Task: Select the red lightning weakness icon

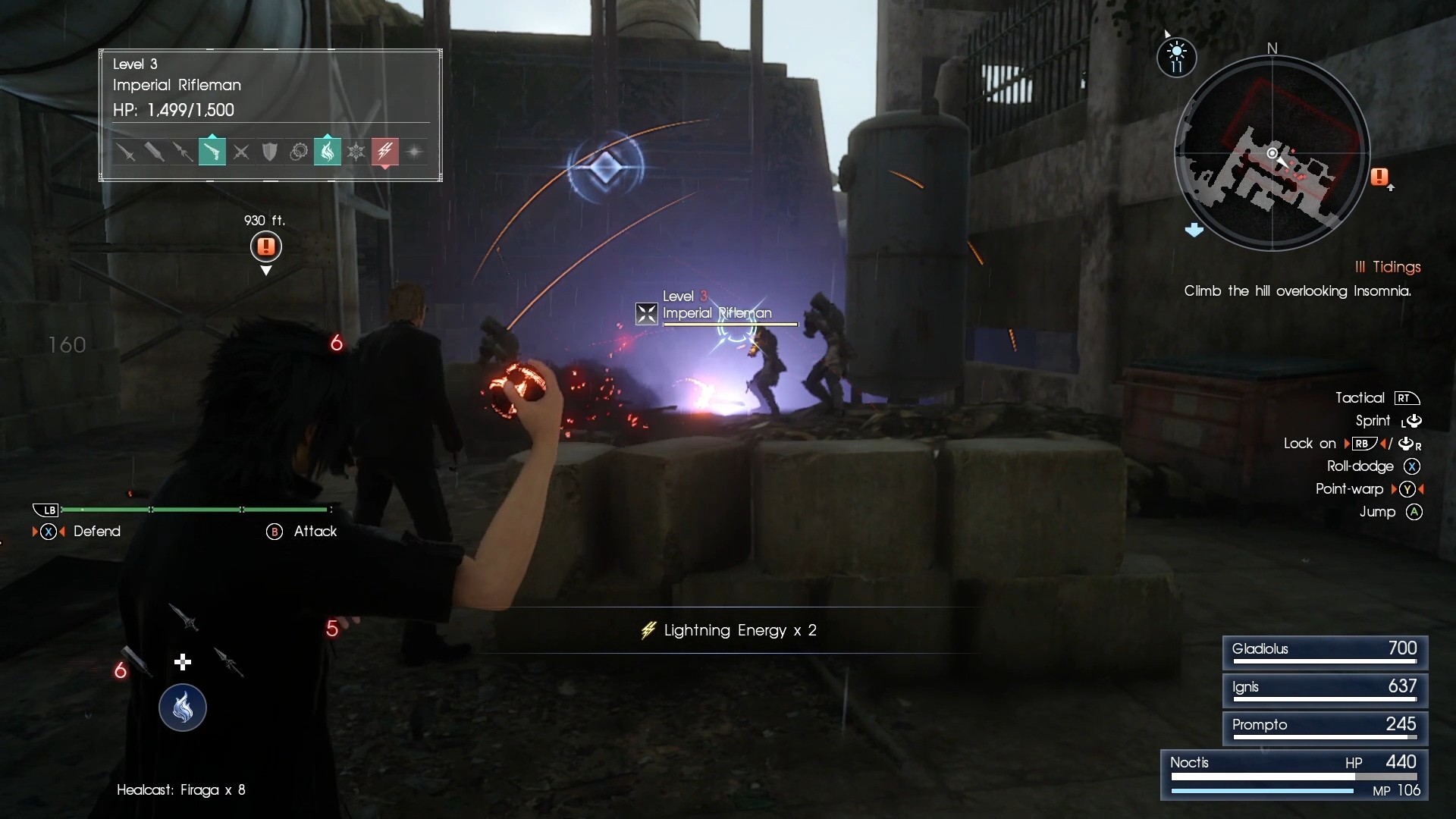Action: pyautogui.click(x=385, y=152)
